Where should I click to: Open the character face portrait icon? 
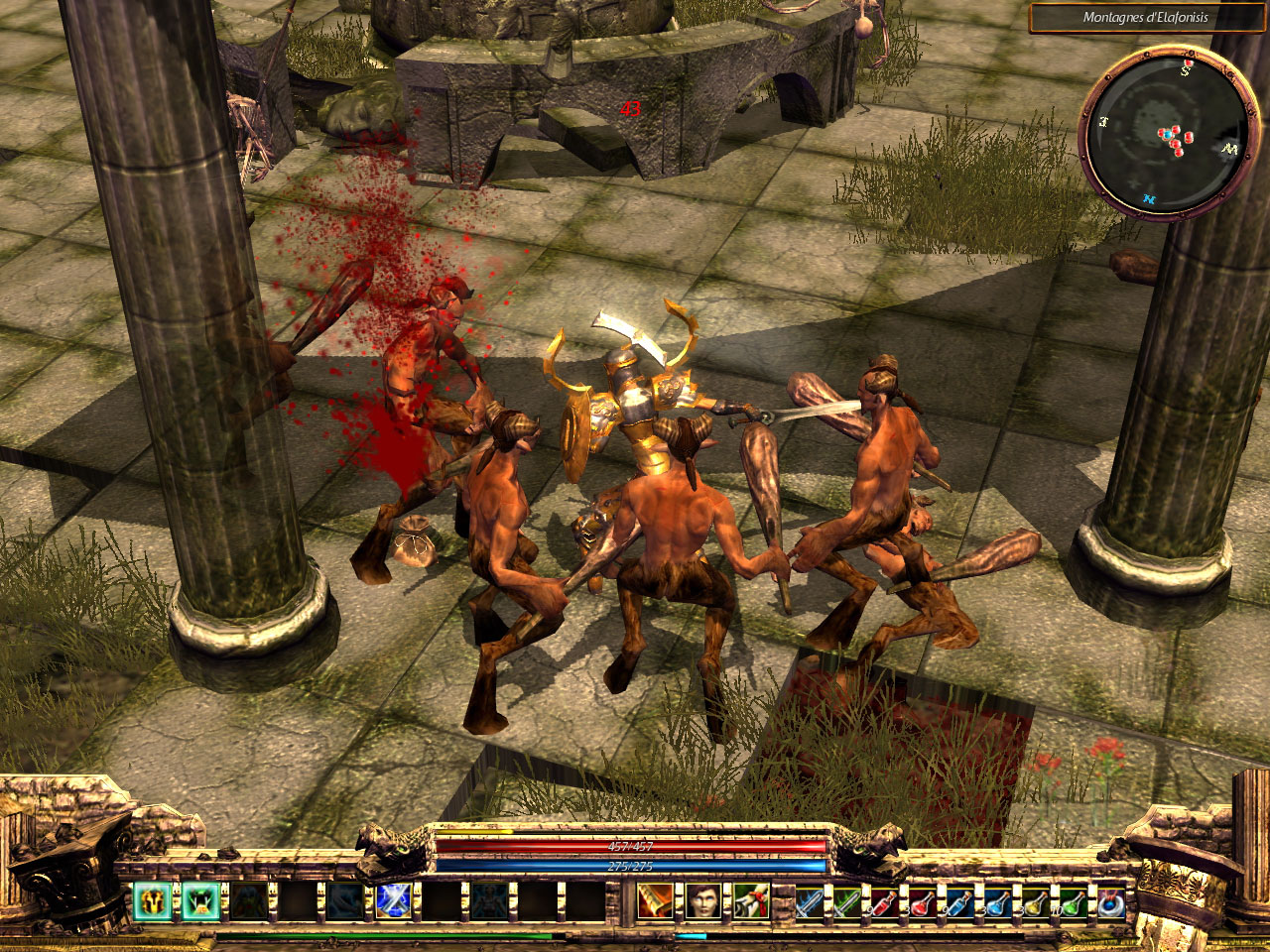point(701,900)
